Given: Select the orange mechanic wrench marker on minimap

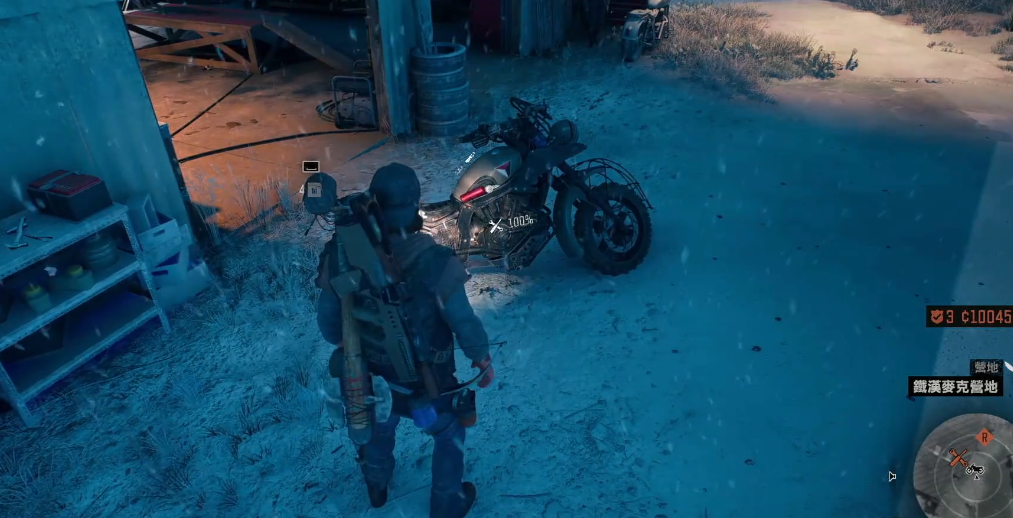Looking at the screenshot, I should pyautogui.click(x=959, y=459).
